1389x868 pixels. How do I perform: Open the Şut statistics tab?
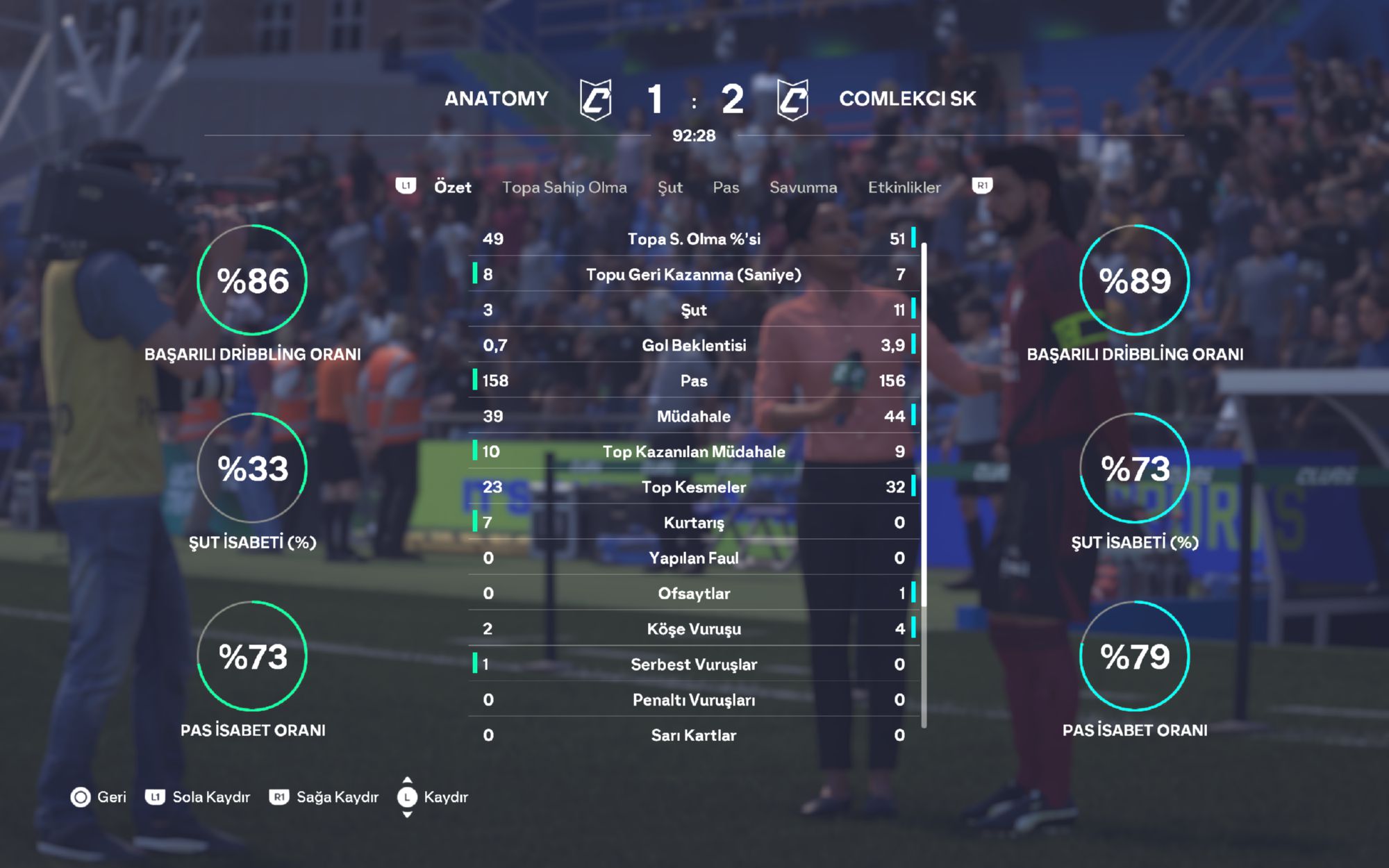[669, 187]
